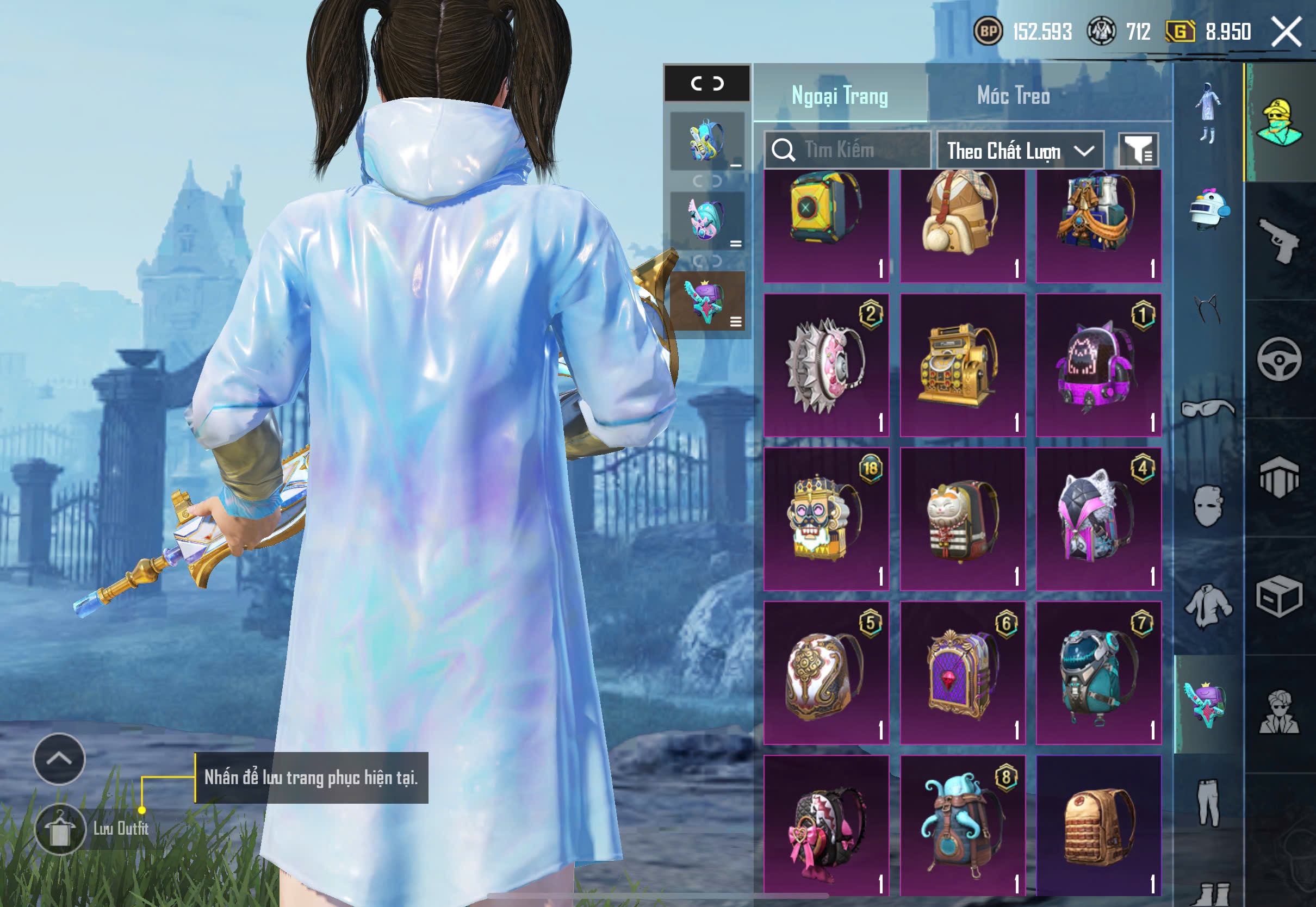Equip the blue octopus backpack

962,825
